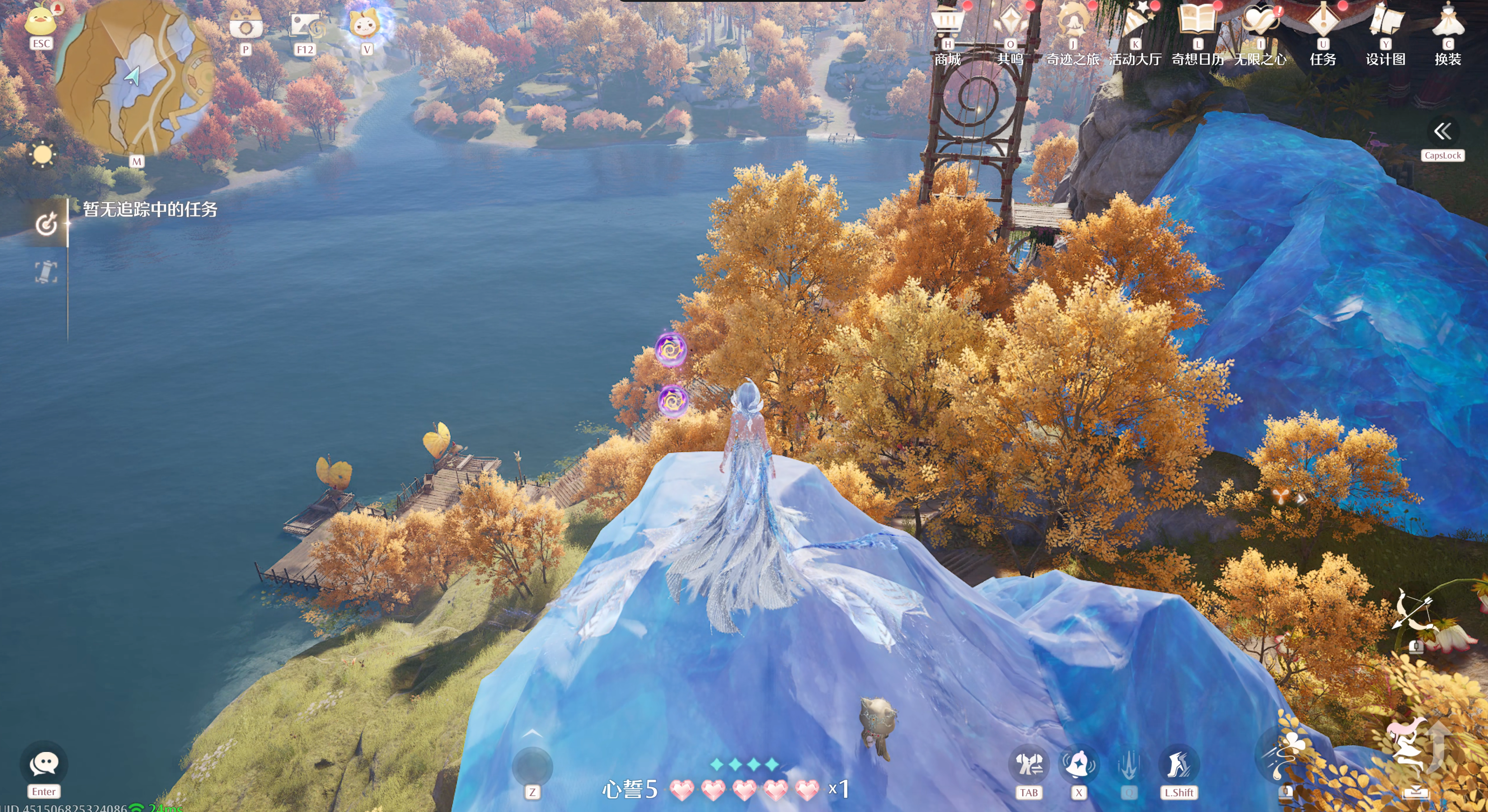Image resolution: width=1488 pixels, height=812 pixels.
Task: Open the camera photo mode
Action: [245, 26]
